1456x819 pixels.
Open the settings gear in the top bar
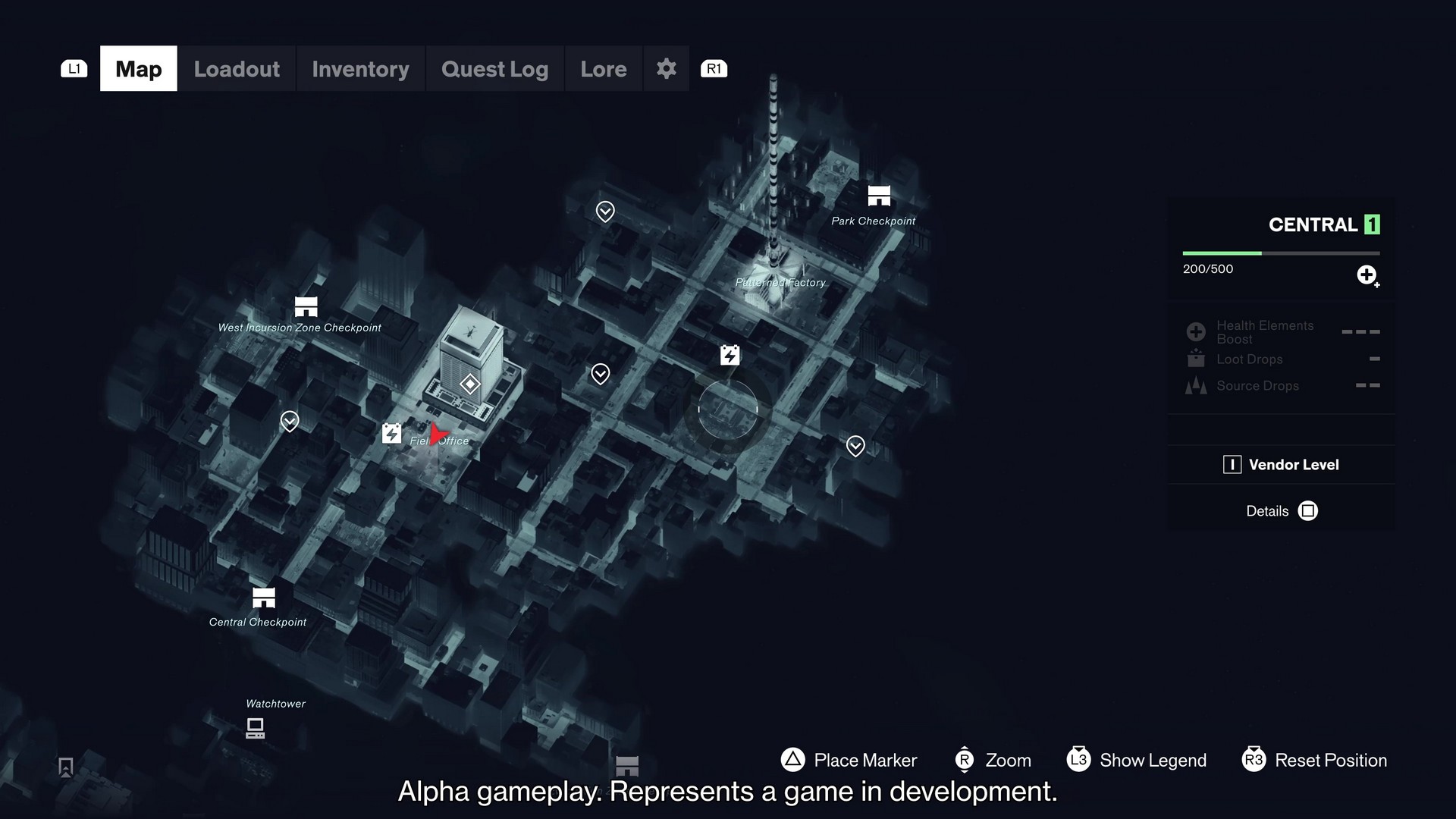click(x=666, y=68)
